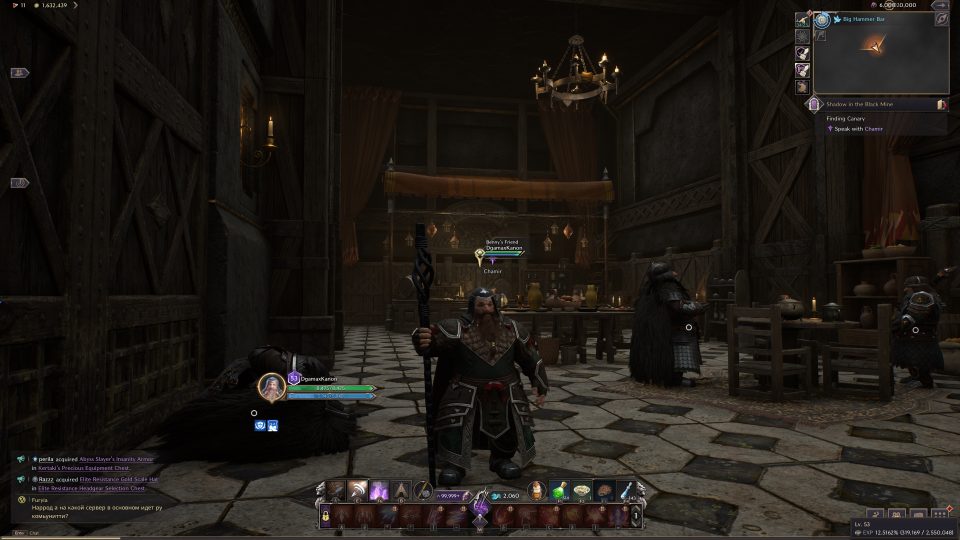Viewport: 960px width, 540px height.
Task: Open the Kertaki's Precious Equipment Chest link
Action: click(85, 468)
